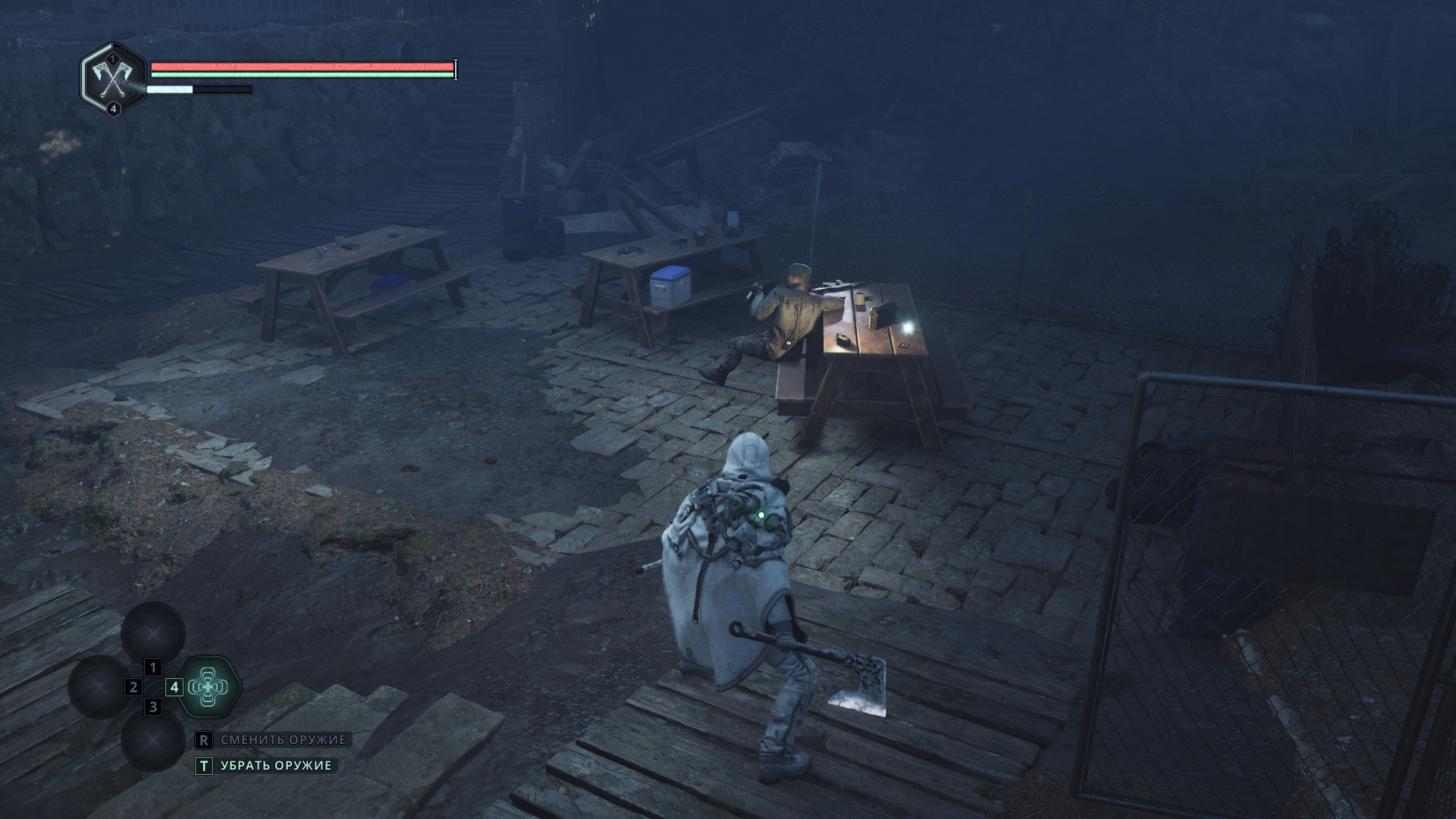Select the green healing item quick slot
This screenshot has height=819, width=1456.
click(x=209, y=687)
